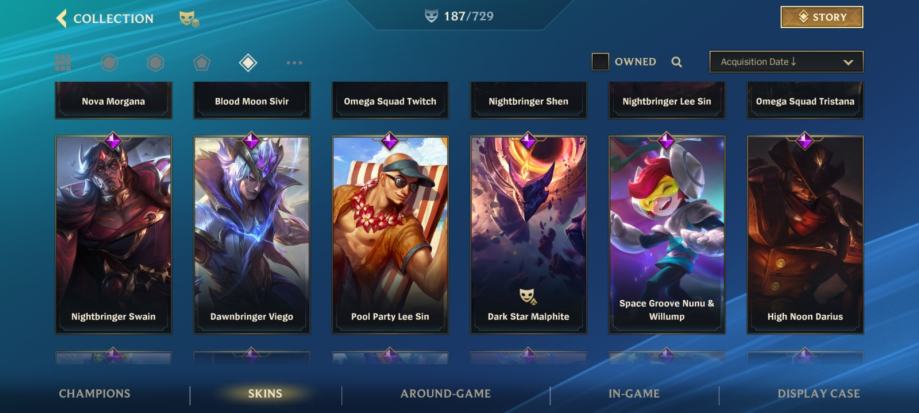Image resolution: width=919 pixels, height=413 pixels.
Task: Select the selected diamond rarity filter
Action: [x=248, y=63]
